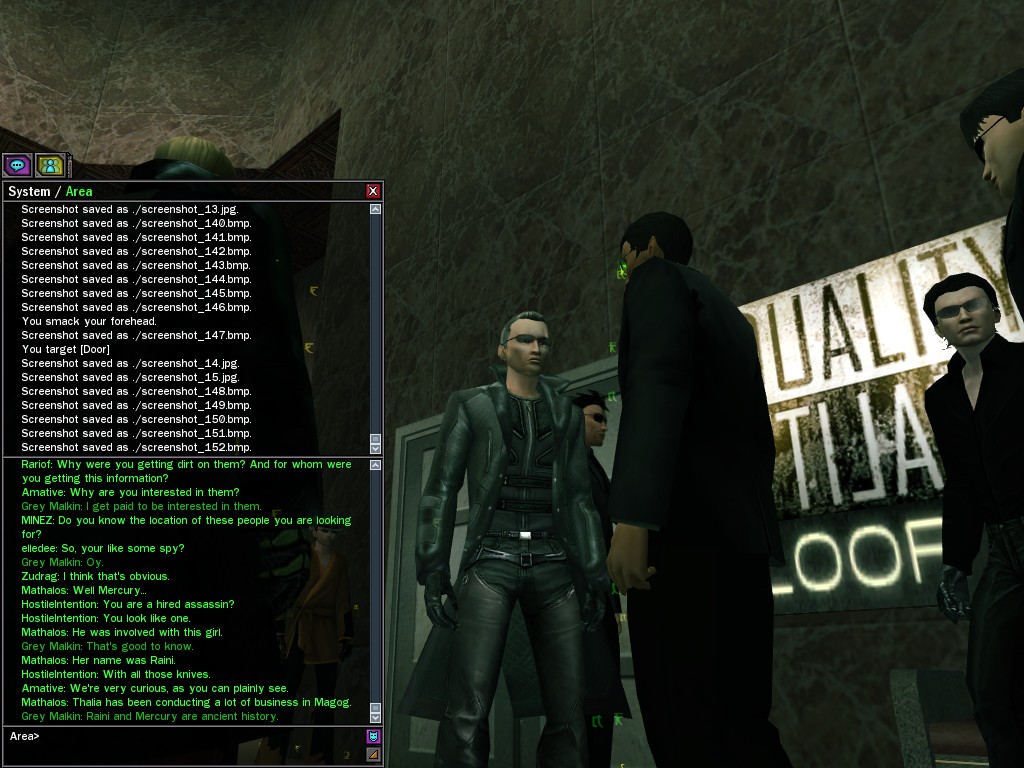The width and height of the screenshot is (1024, 768).
Task: Click the area chat scroll-down arrow
Action: tap(375, 717)
